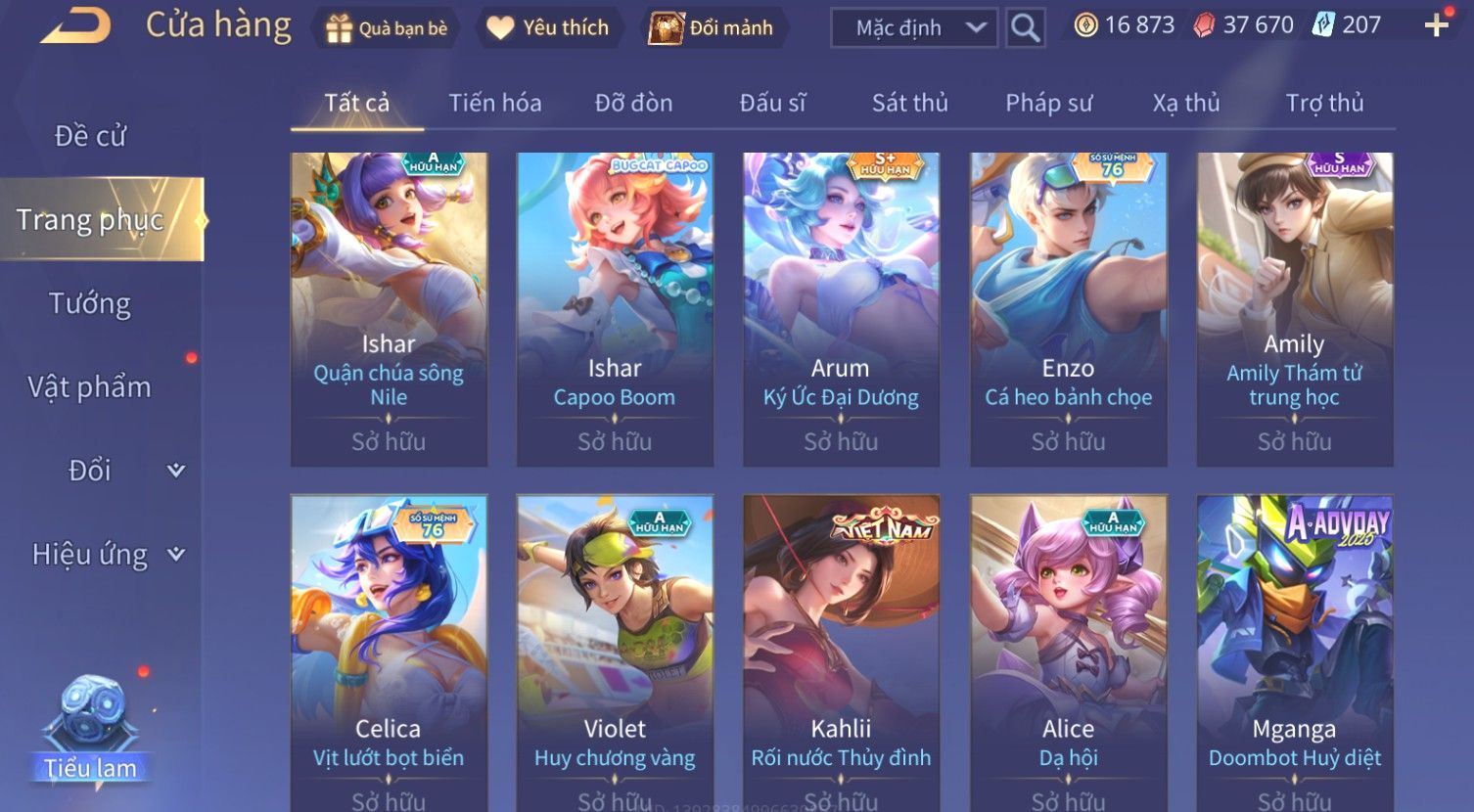This screenshot has width=1474, height=812.
Task: Click the magnifying glass search button
Action: (x=1025, y=28)
